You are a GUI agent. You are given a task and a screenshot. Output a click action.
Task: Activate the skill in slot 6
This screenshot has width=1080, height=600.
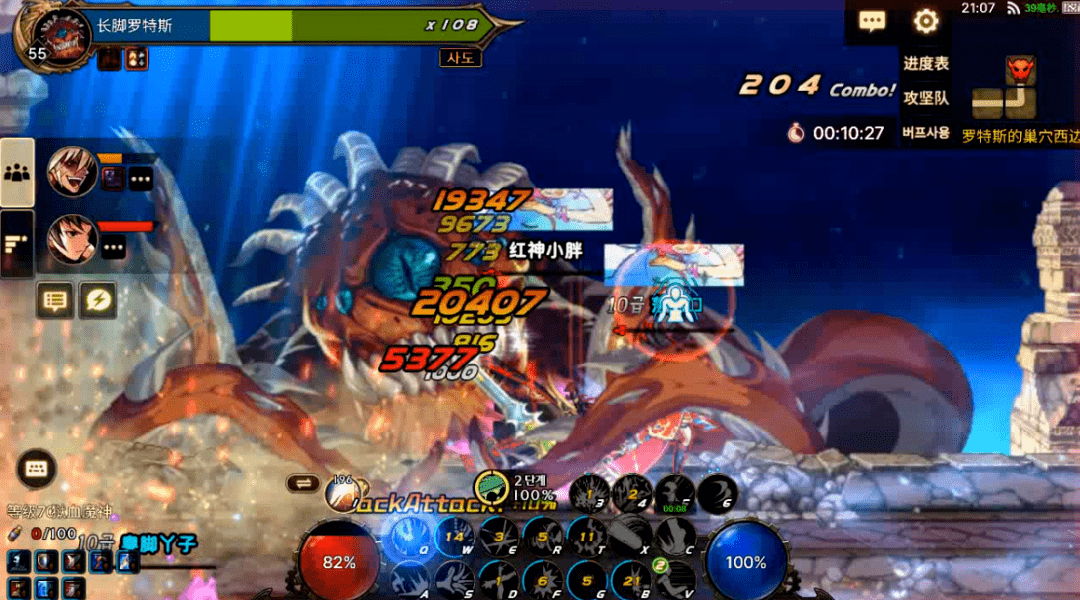click(717, 492)
